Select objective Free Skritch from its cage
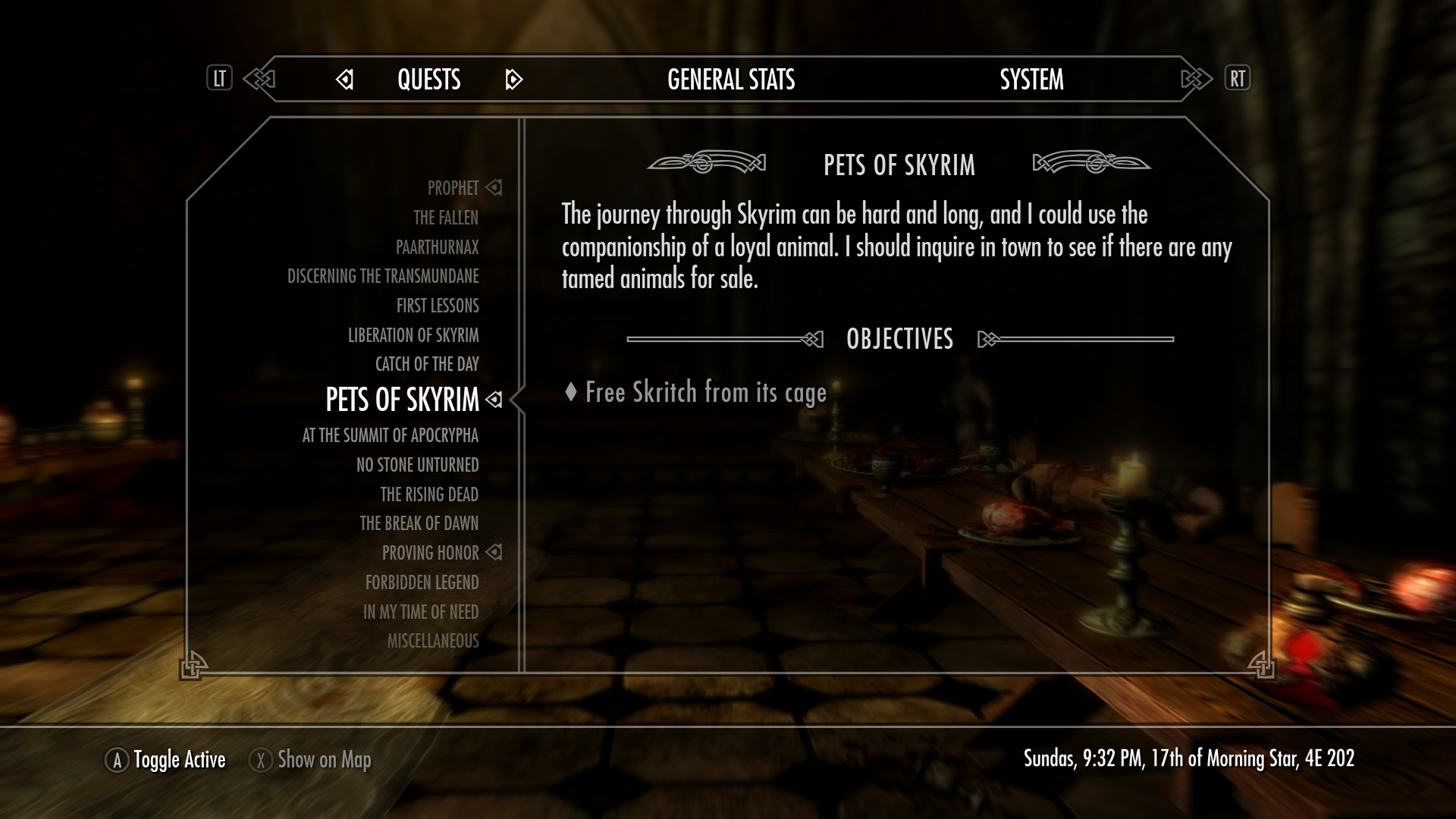 click(705, 393)
